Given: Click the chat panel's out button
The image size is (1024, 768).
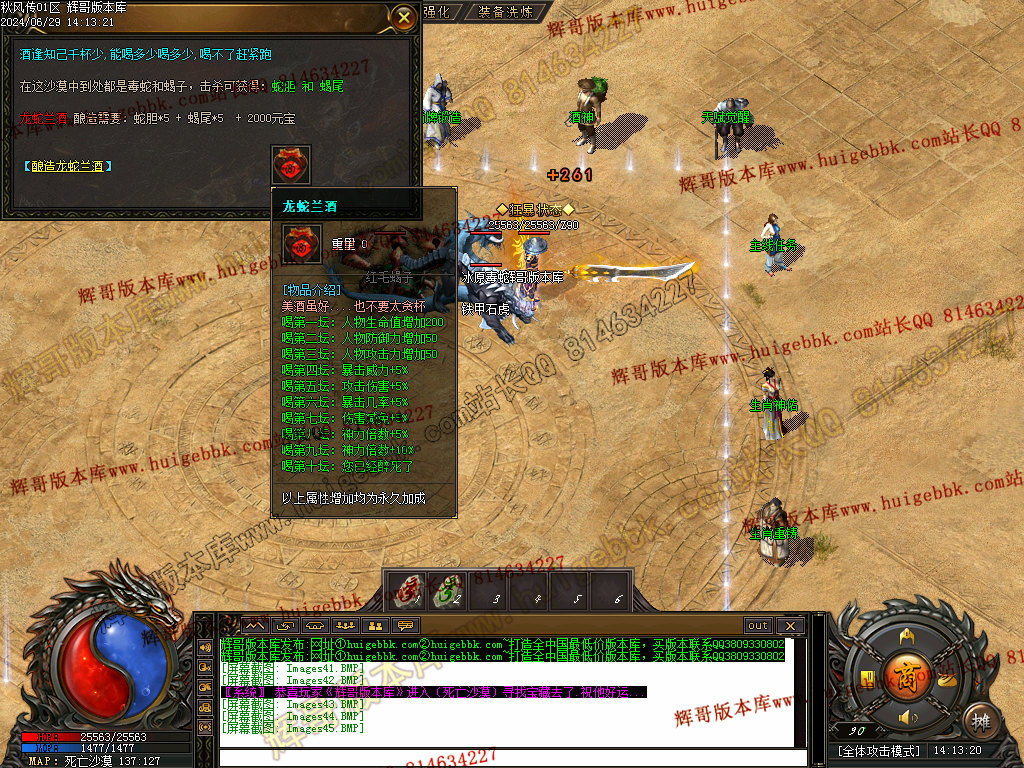Looking at the screenshot, I should click(x=757, y=626).
